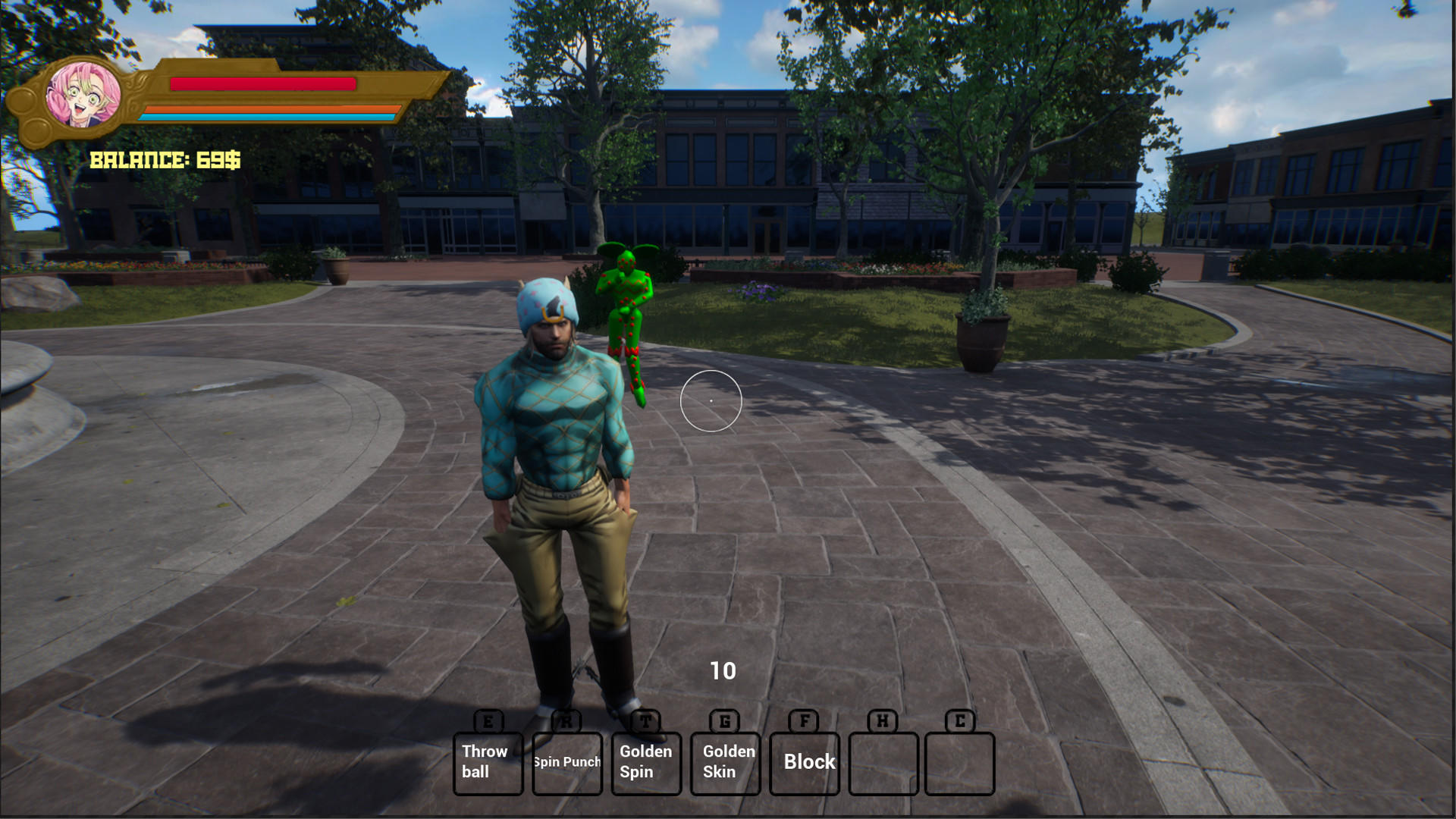Image resolution: width=1456 pixels, height=819 pixels.
Task: Select the Golden Spin ability slot
Action: coord(645,761)
